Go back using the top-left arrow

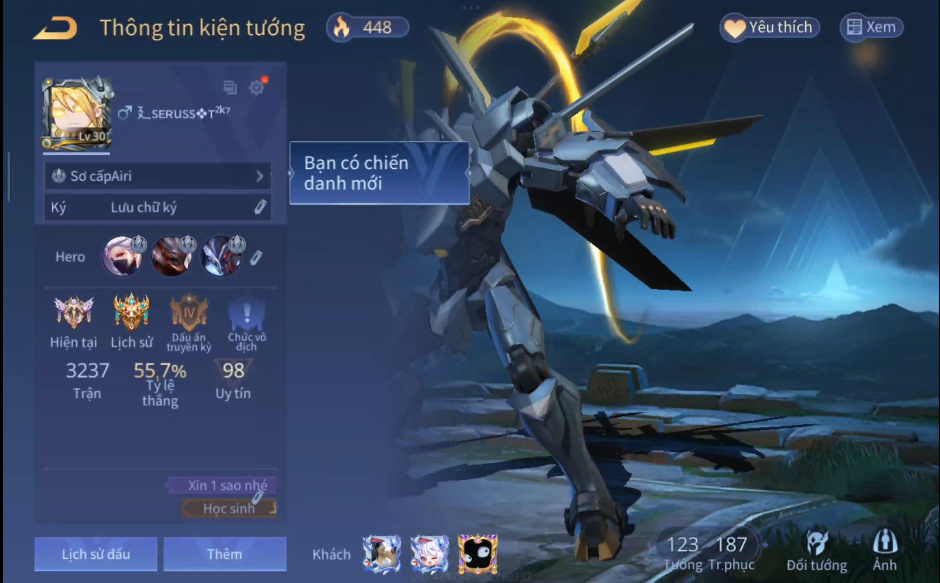point(54,28)
